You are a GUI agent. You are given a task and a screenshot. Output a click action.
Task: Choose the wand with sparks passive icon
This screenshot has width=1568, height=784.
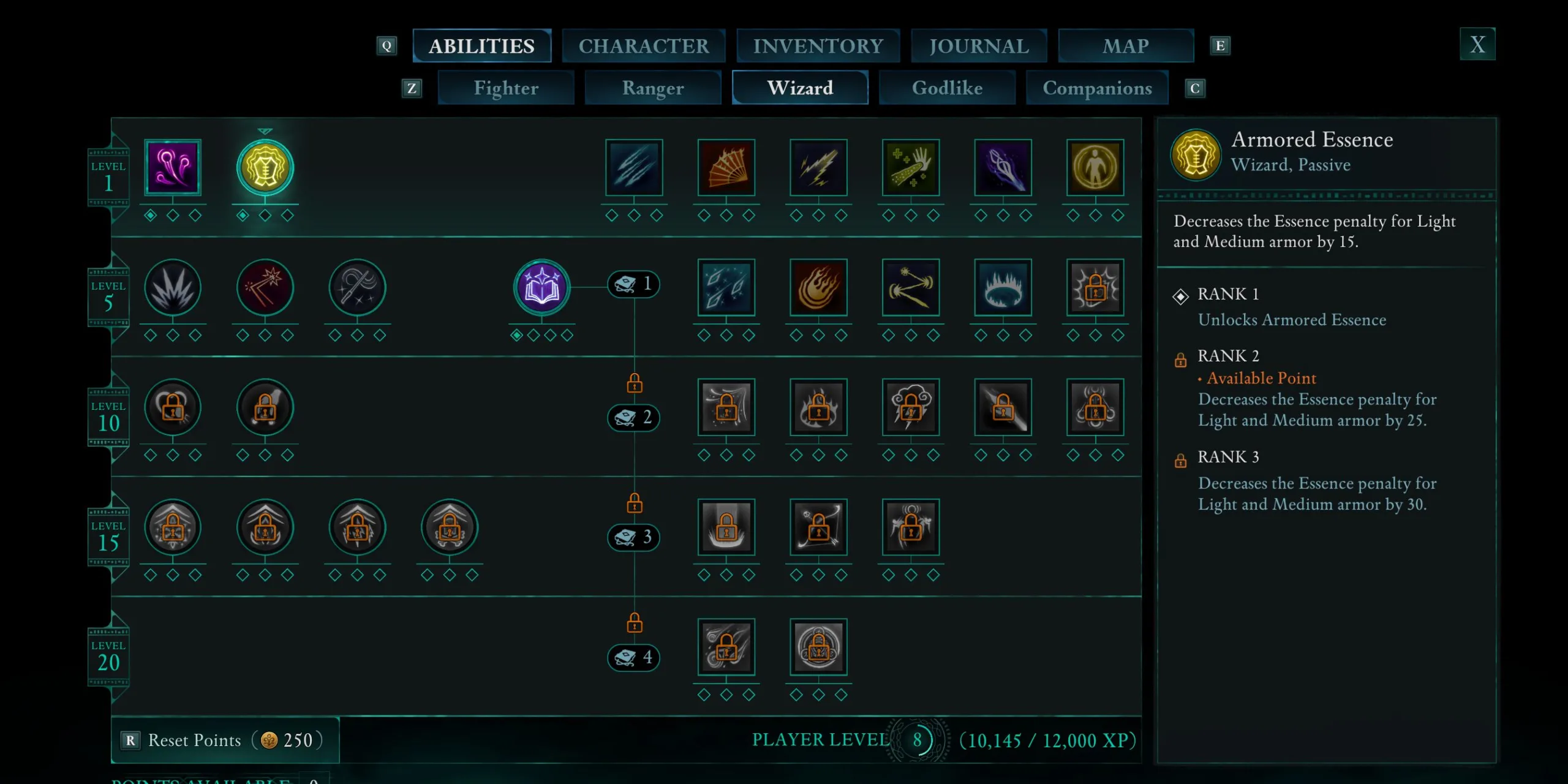point(265,287)
